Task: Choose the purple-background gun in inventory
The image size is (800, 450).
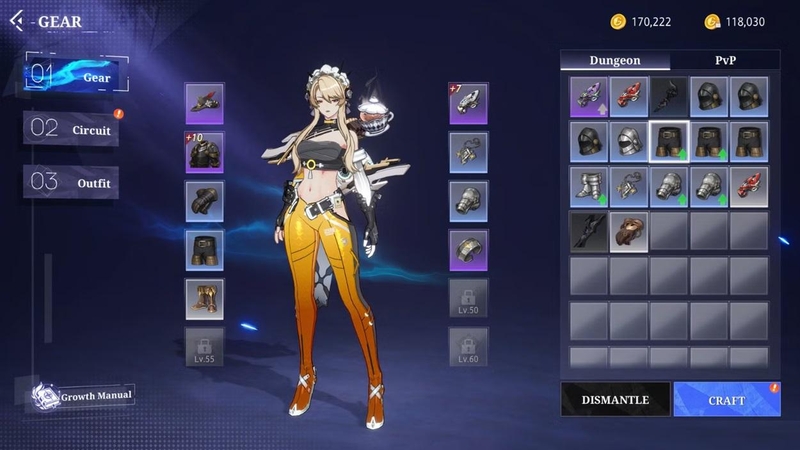Action: coord(589,96)
